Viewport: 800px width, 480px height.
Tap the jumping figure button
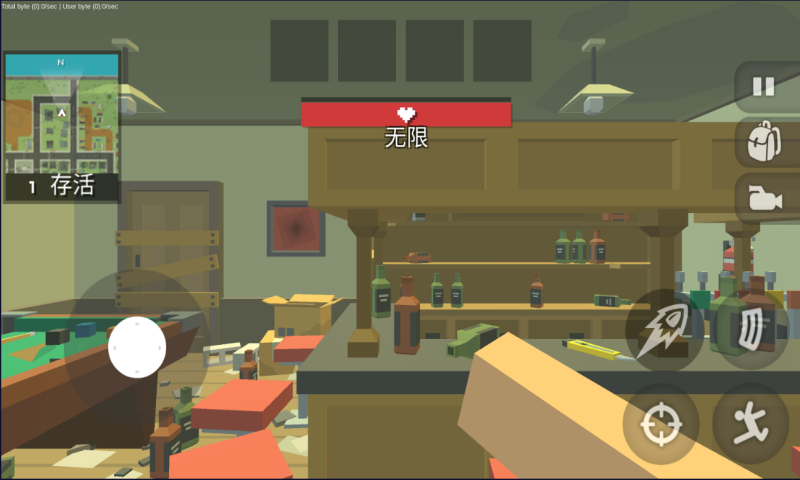tap(751, 424)
